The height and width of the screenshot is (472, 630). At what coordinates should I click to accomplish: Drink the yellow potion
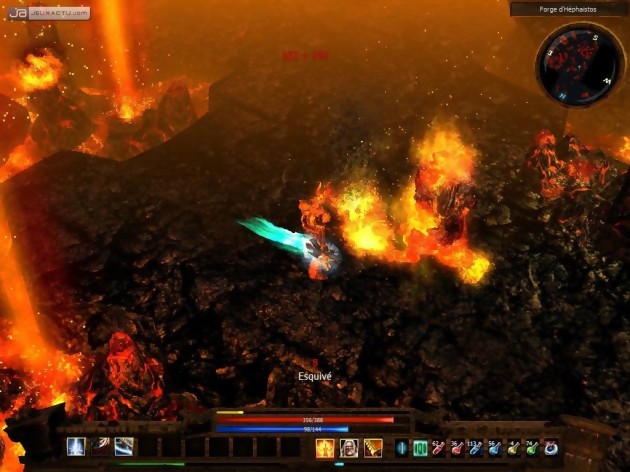(x=513, y=448)
